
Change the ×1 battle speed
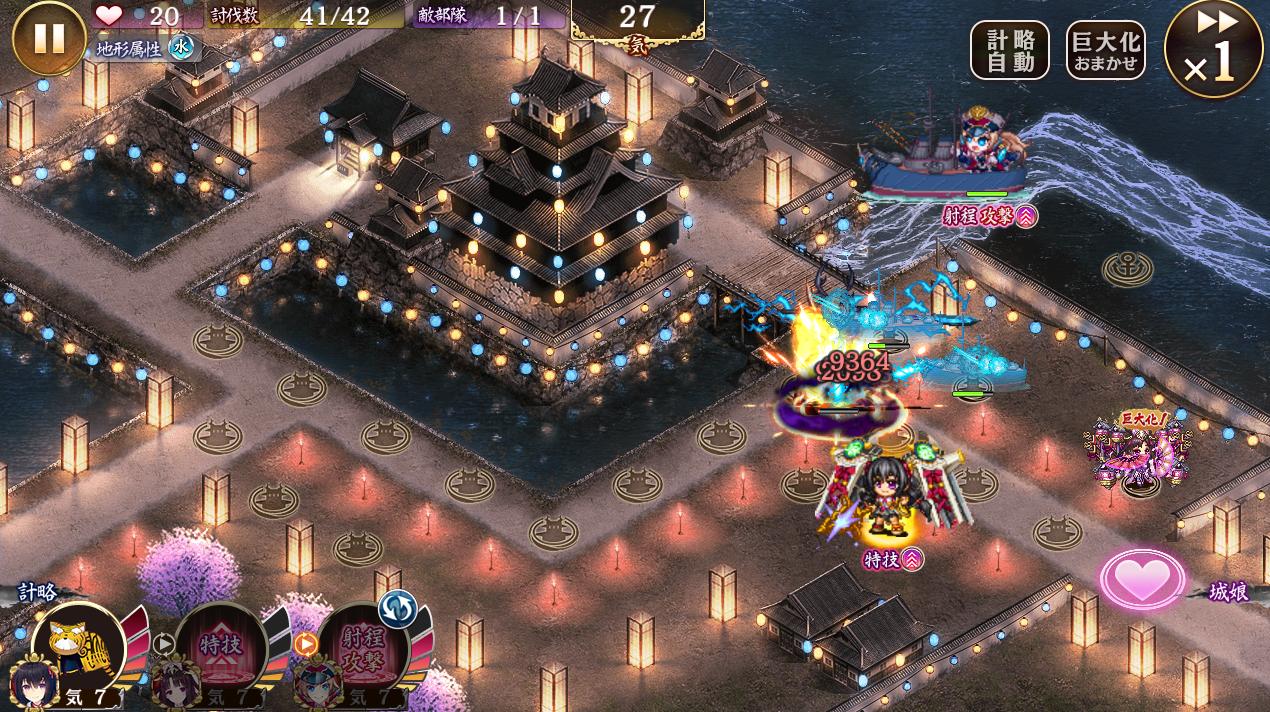point(1213,48)
